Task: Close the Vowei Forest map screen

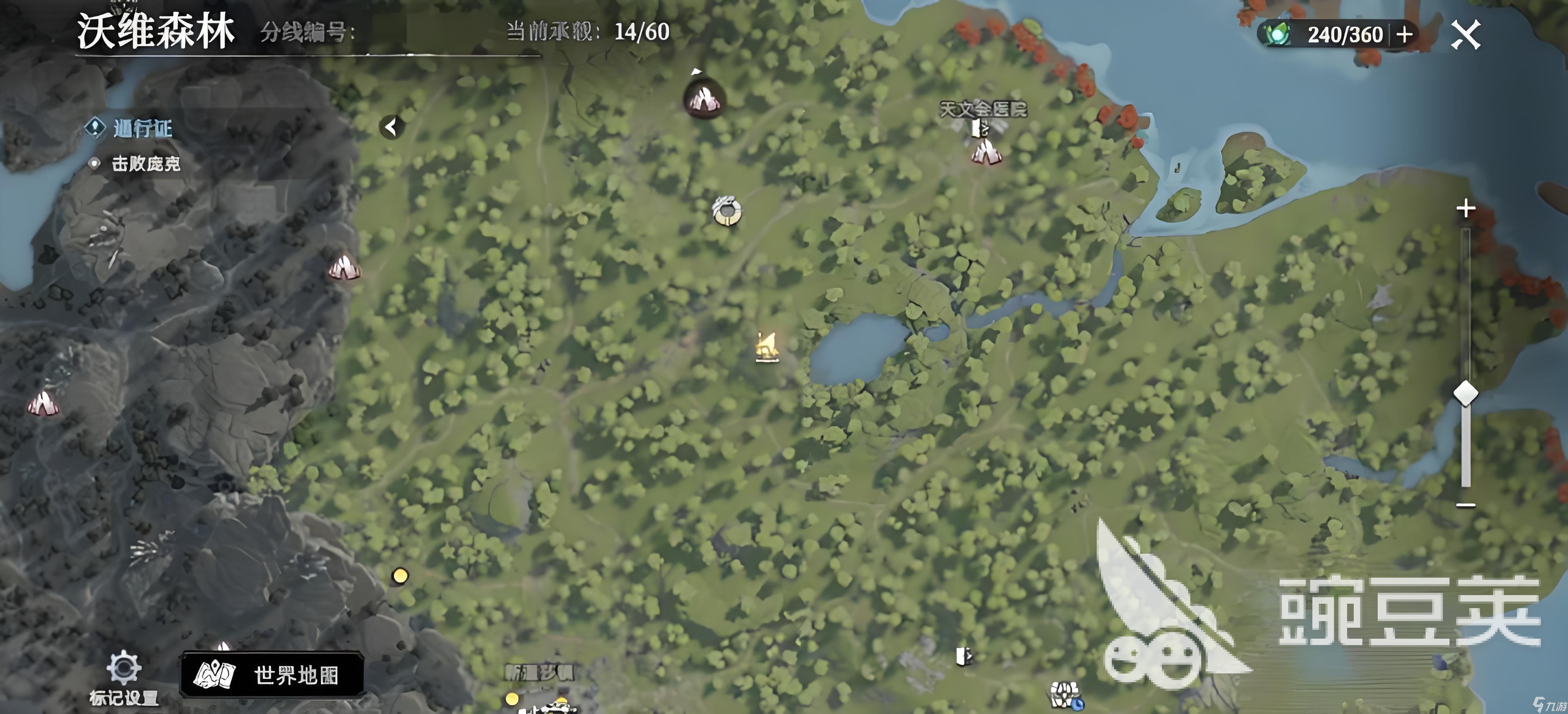Action: coord(1466,35)
